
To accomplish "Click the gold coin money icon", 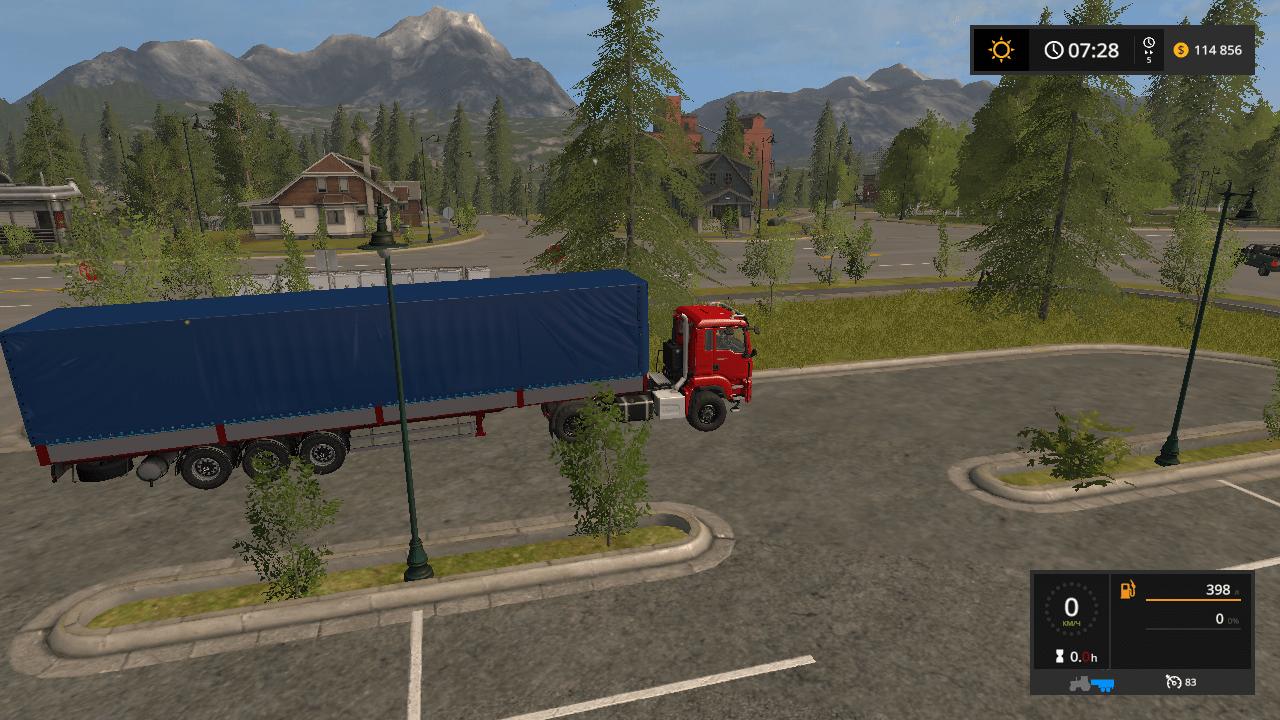I will coord(1181,50).
